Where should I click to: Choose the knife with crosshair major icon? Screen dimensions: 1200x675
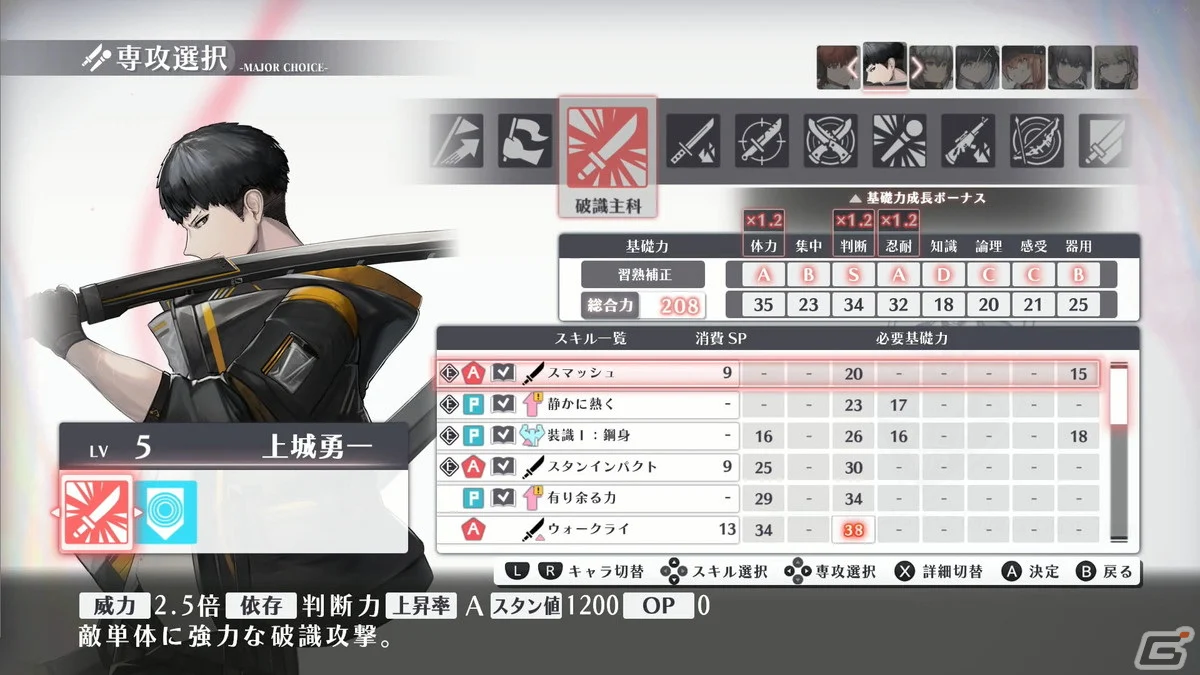(x=762, y=141)
